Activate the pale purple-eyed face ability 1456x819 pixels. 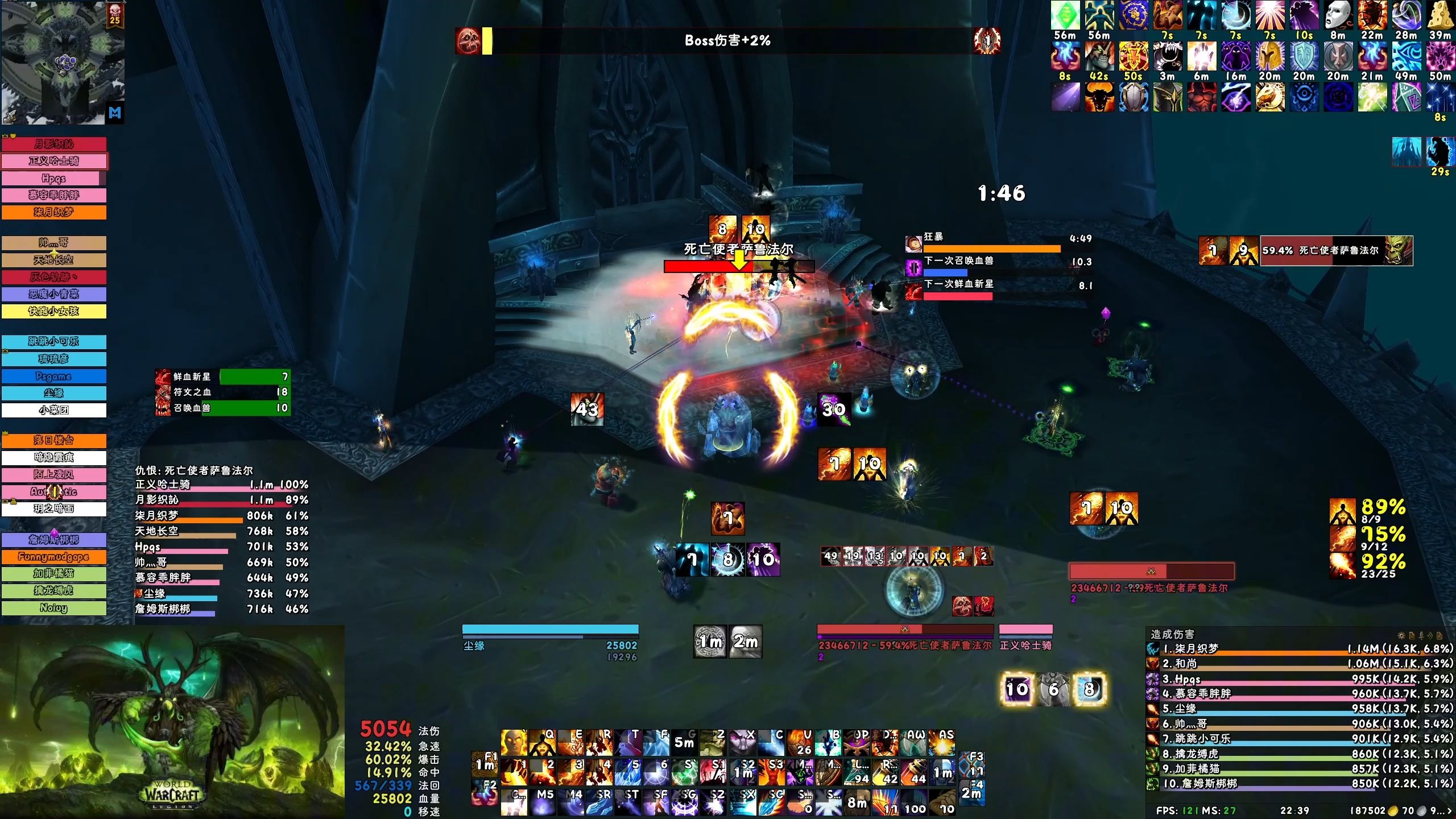[742, 743]
